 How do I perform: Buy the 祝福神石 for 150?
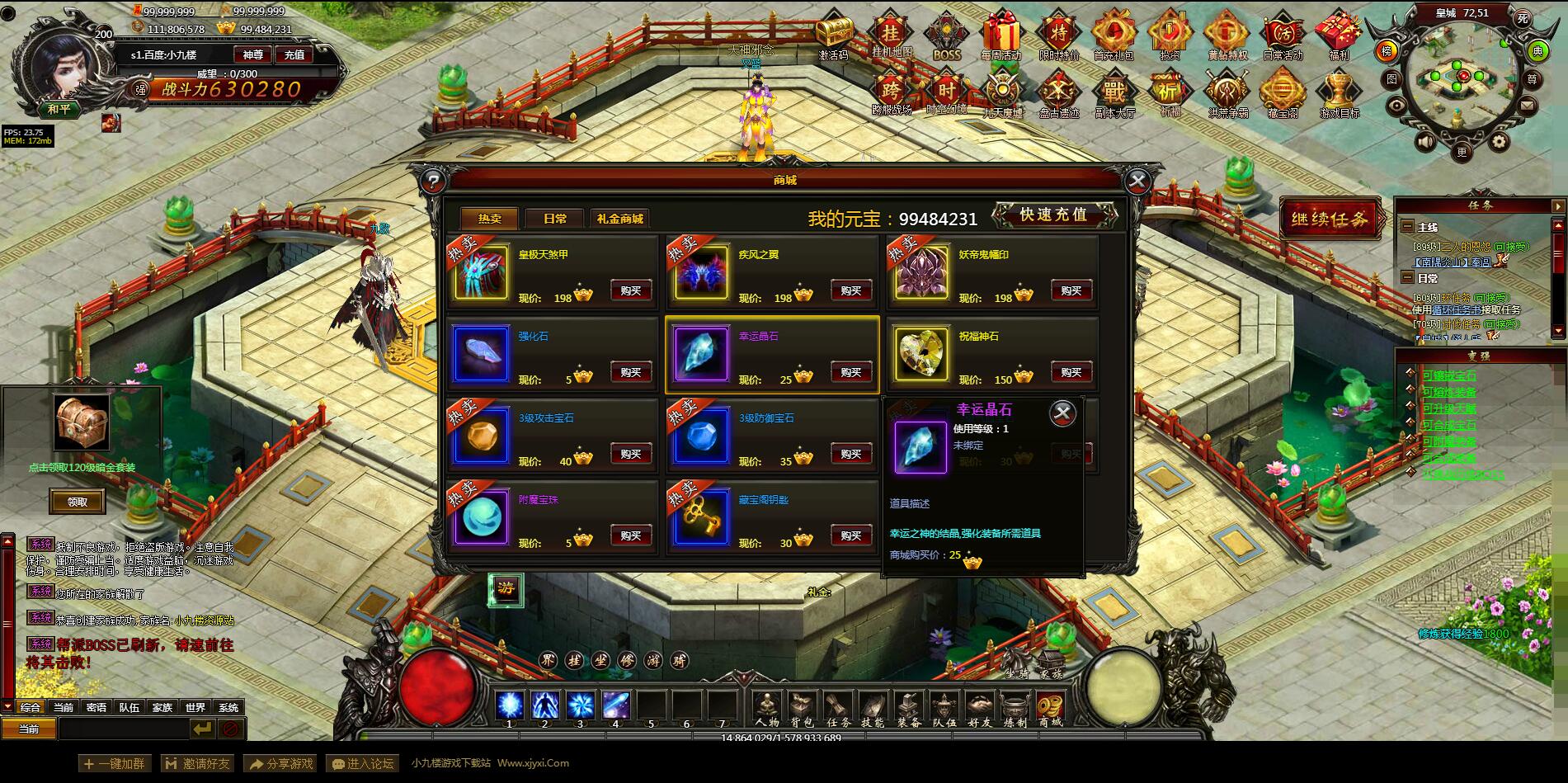pos(1071,373)
